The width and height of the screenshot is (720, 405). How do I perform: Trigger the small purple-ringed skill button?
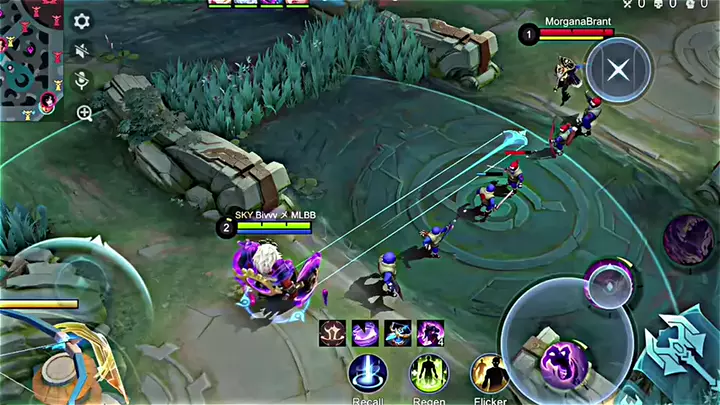click(x=610, y=284)
